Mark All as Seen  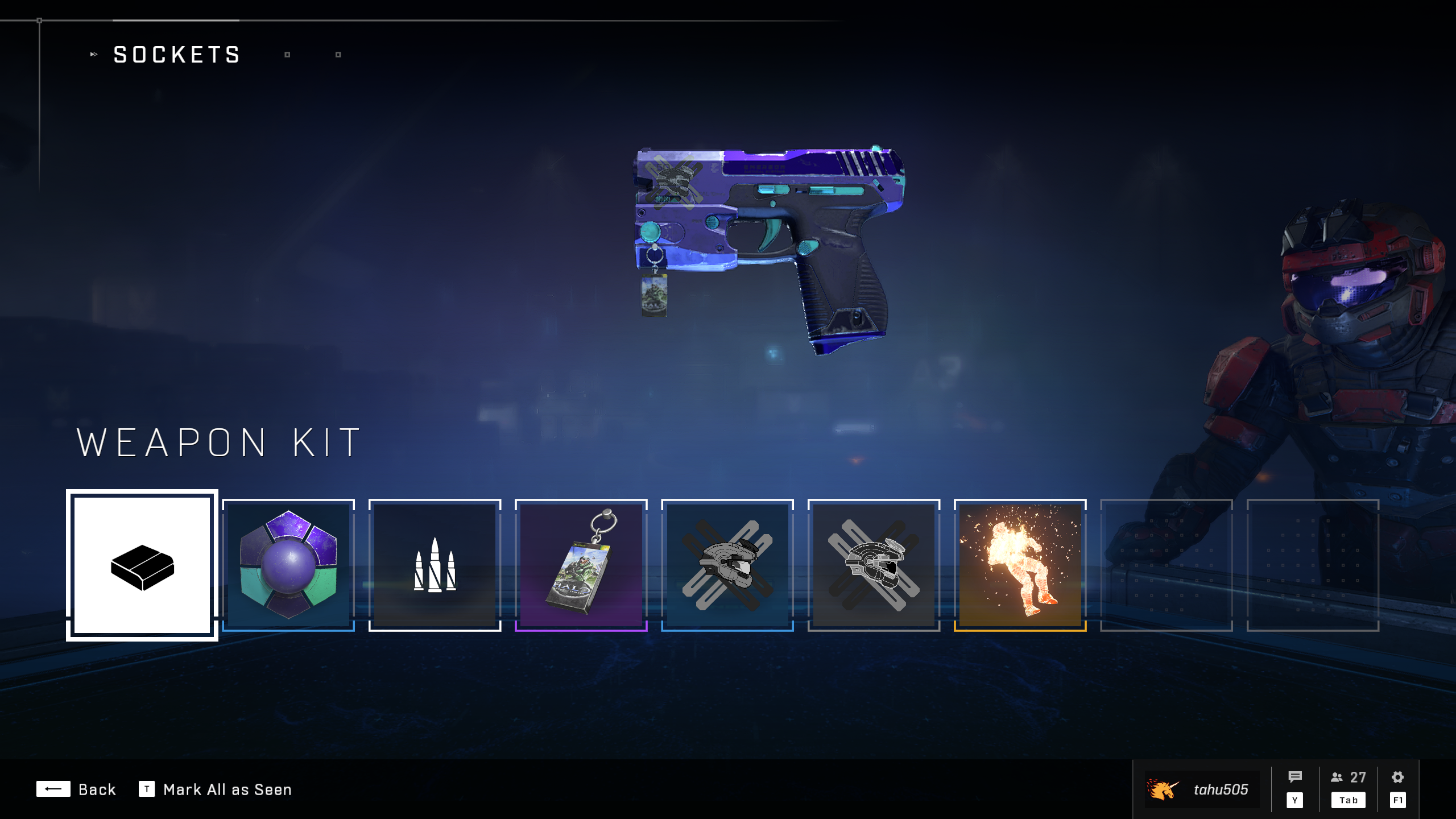216,789
